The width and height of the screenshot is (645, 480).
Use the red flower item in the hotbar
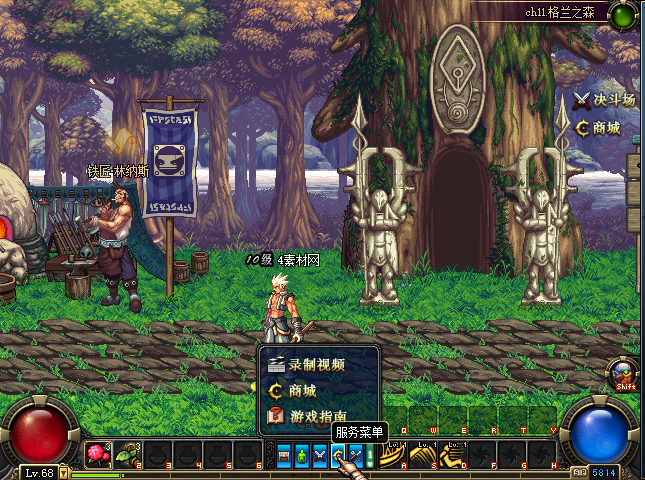98,455
